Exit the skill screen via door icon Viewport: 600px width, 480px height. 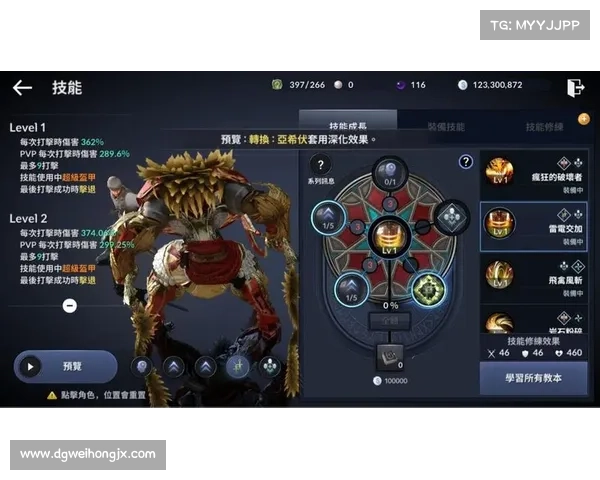tap(575, 87)
